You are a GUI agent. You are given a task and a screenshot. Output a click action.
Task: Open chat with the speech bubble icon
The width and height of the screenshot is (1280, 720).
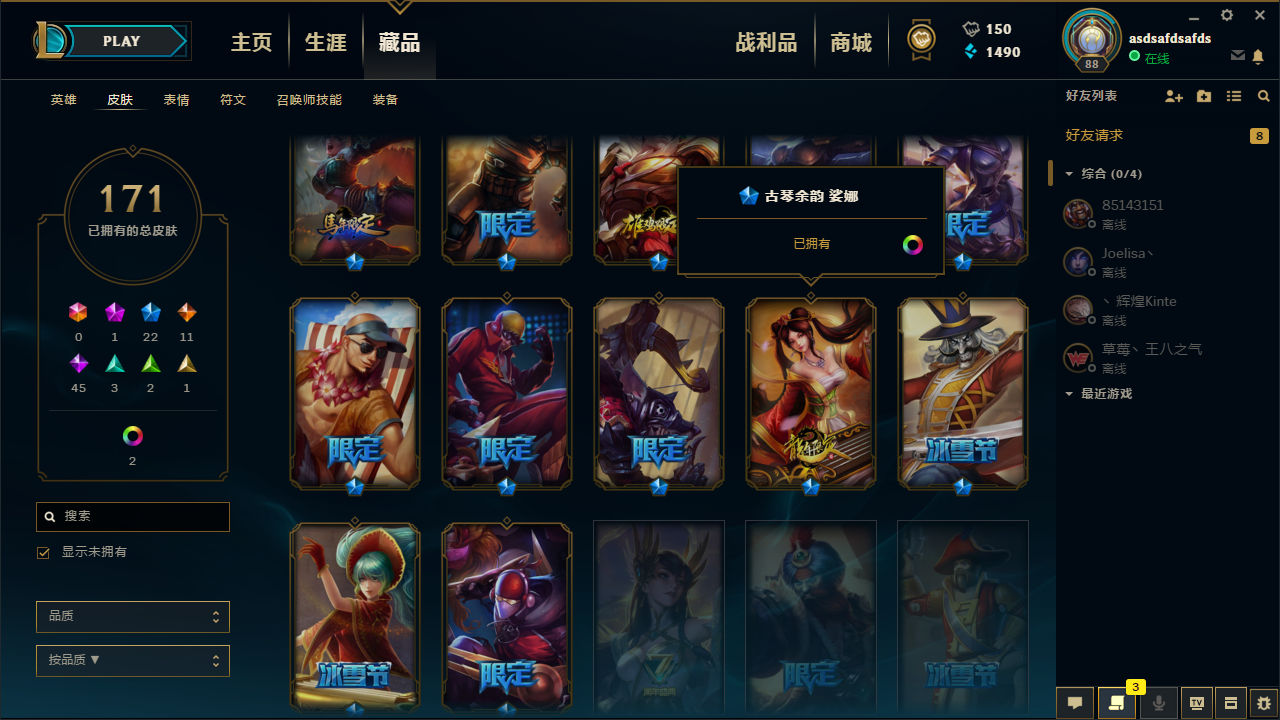[x=1074, y=703]
